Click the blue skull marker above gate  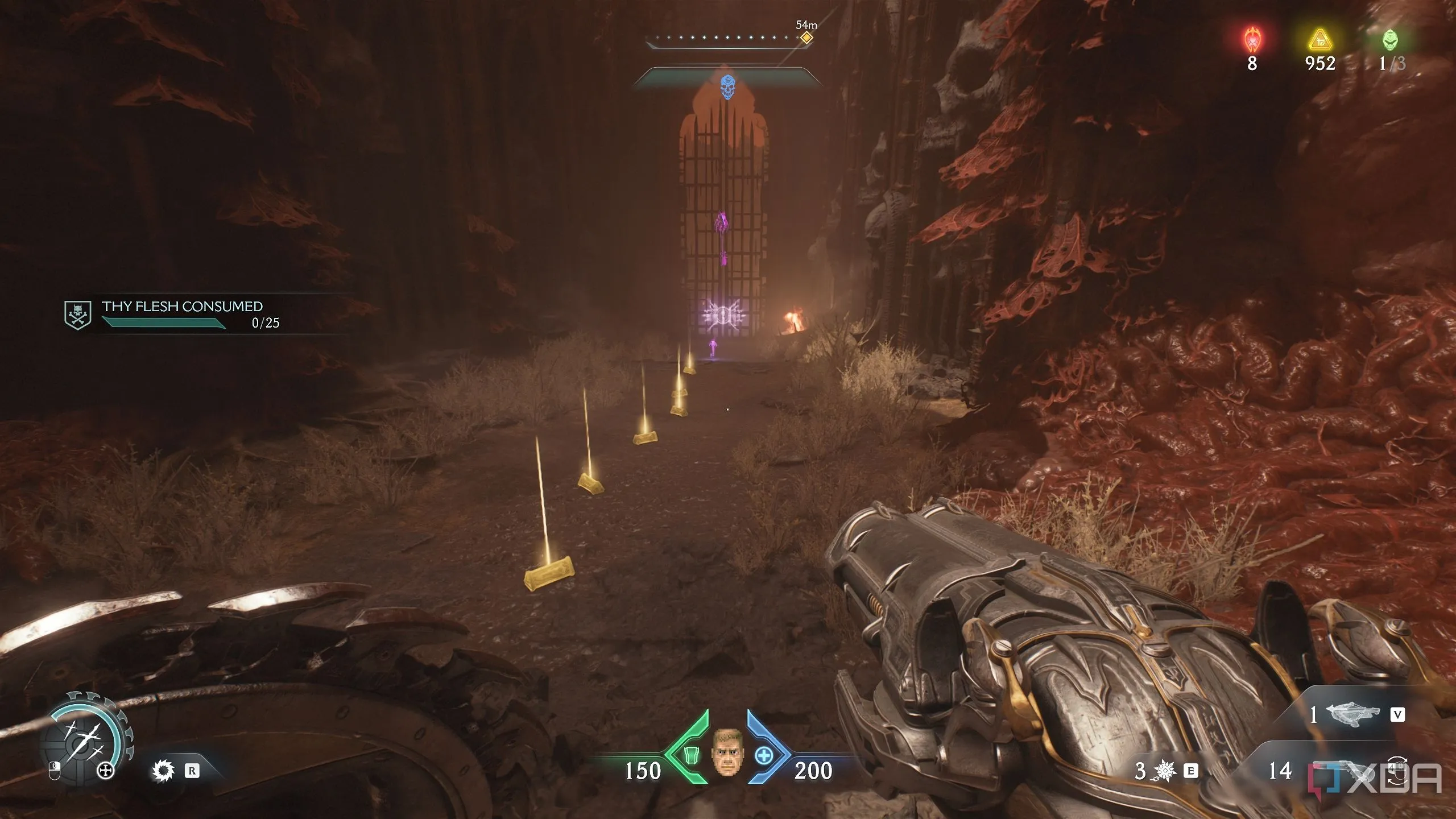pos(727,87)
